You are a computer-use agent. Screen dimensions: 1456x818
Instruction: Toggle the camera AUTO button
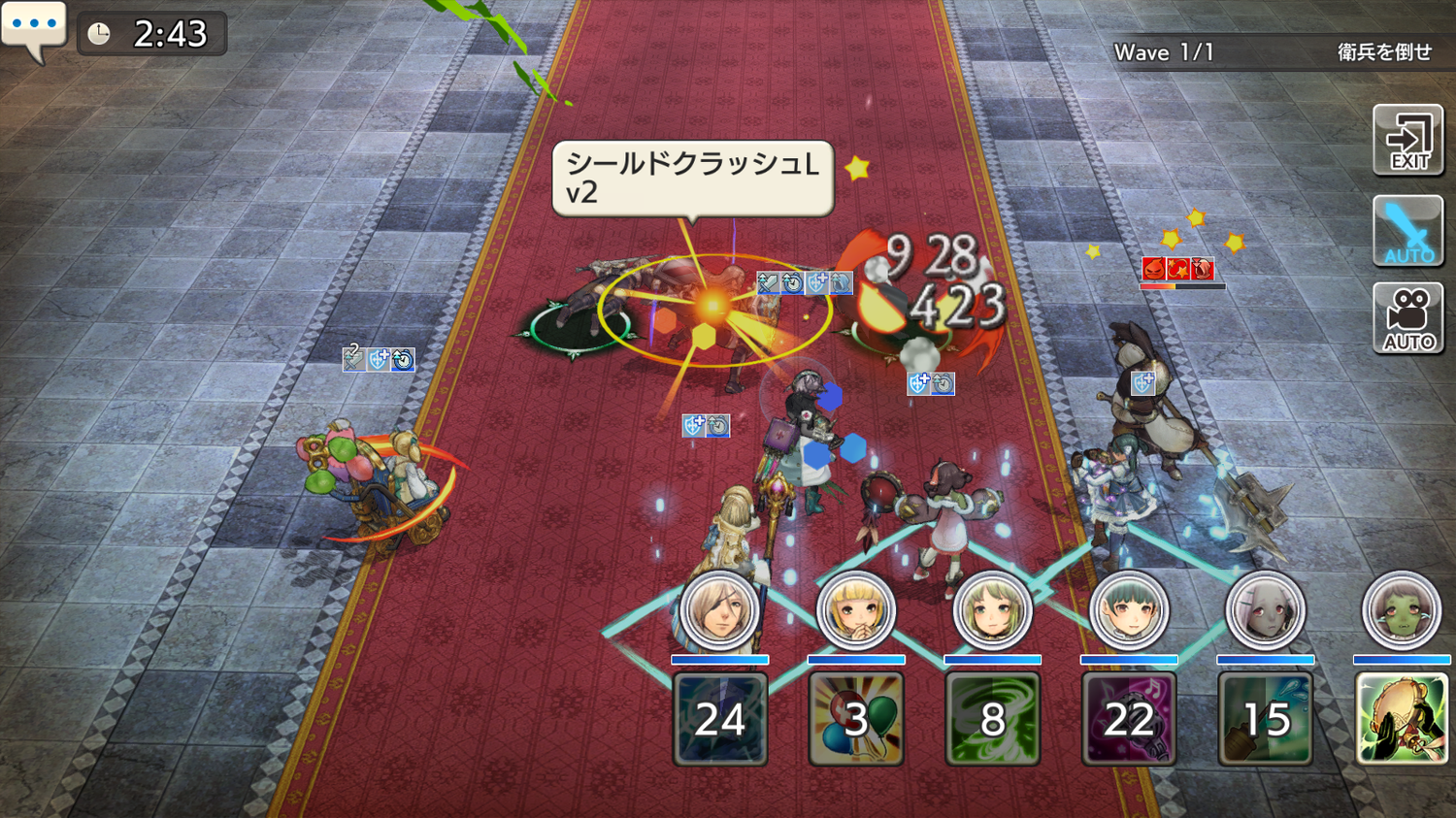[x=1407, y=318]
